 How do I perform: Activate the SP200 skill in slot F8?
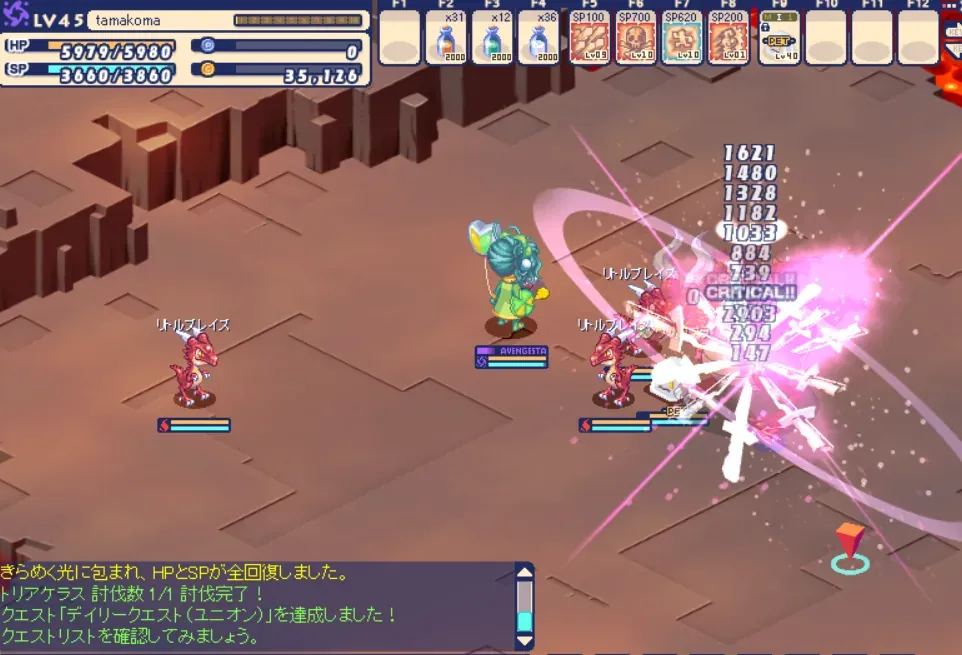(729, 40)
